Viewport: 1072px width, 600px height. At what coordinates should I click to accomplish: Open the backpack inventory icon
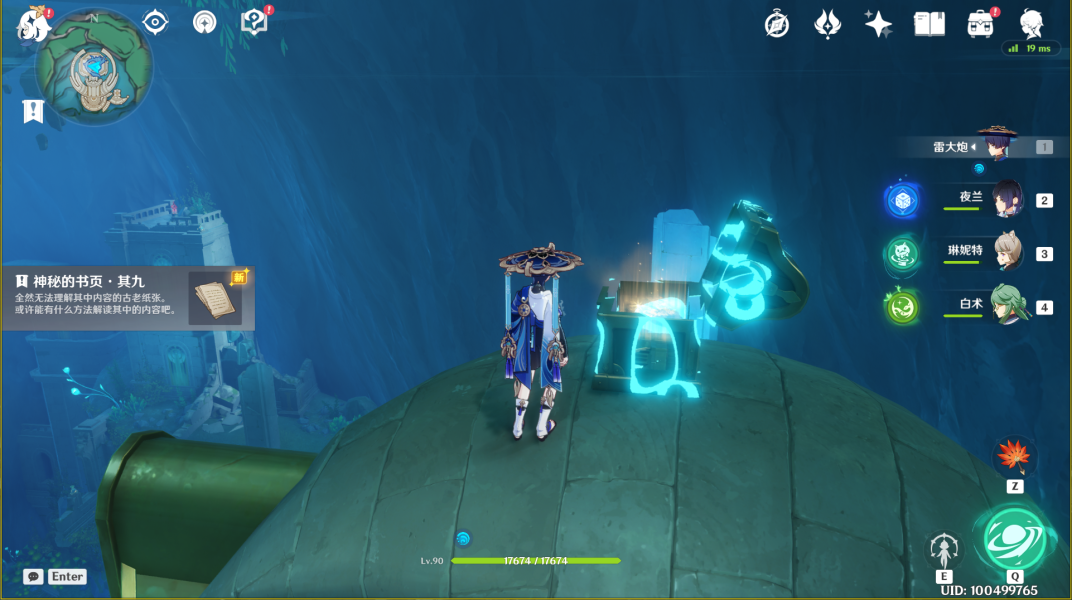(x=980, y=24)
